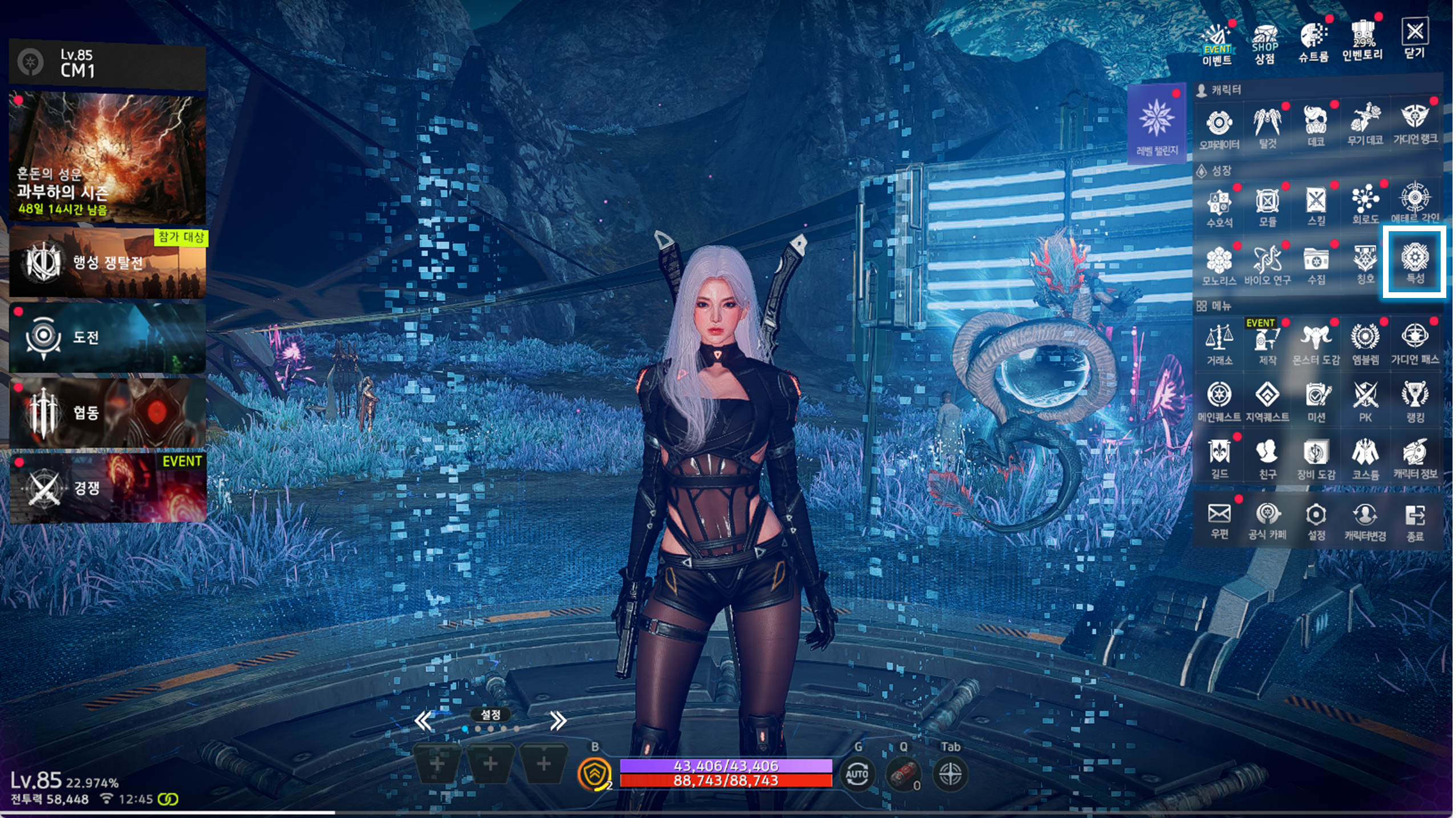Image resolution: width=1456 pixels, height=818 pixels.
Task: Open the 경쟁 competitive mode
Action: click(107, 487)
